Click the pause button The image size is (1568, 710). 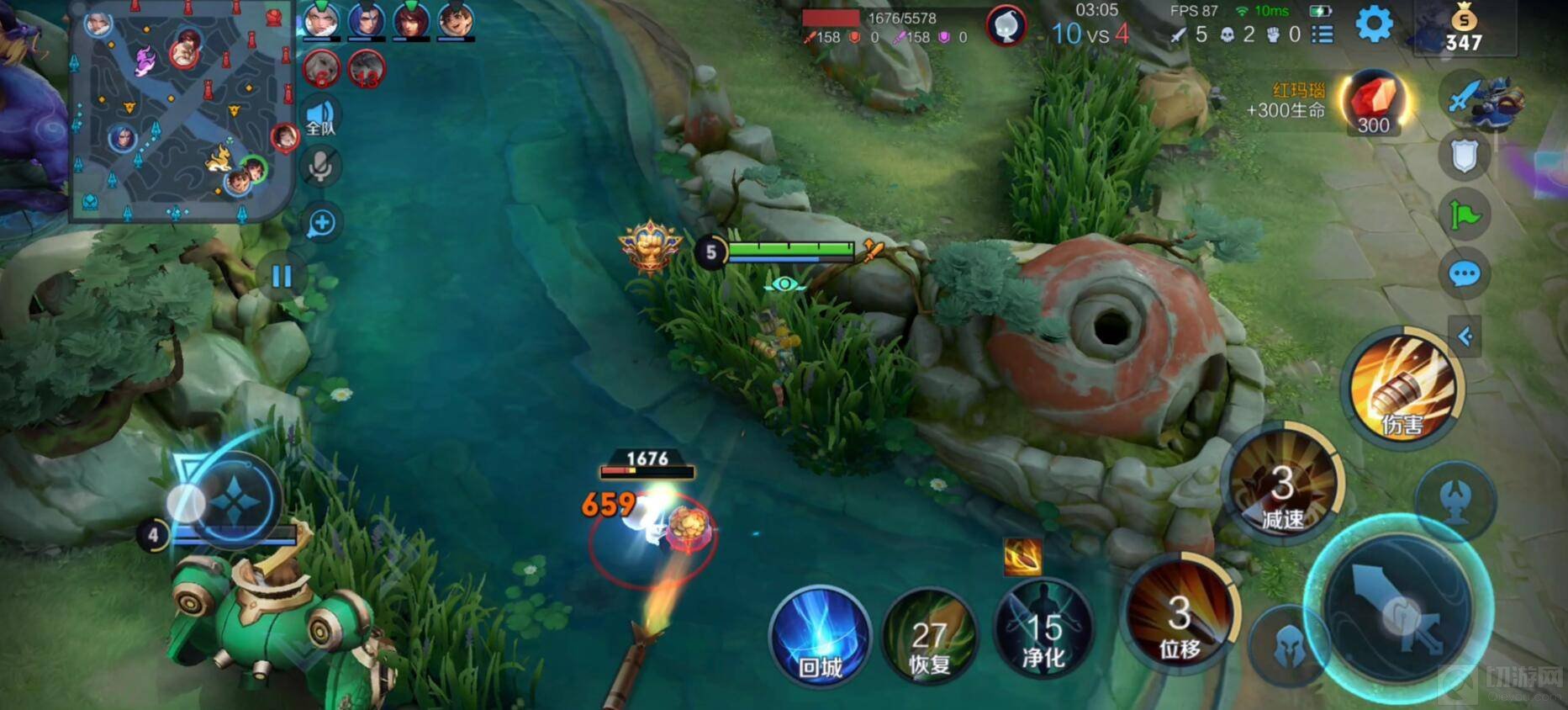(282, 276)
